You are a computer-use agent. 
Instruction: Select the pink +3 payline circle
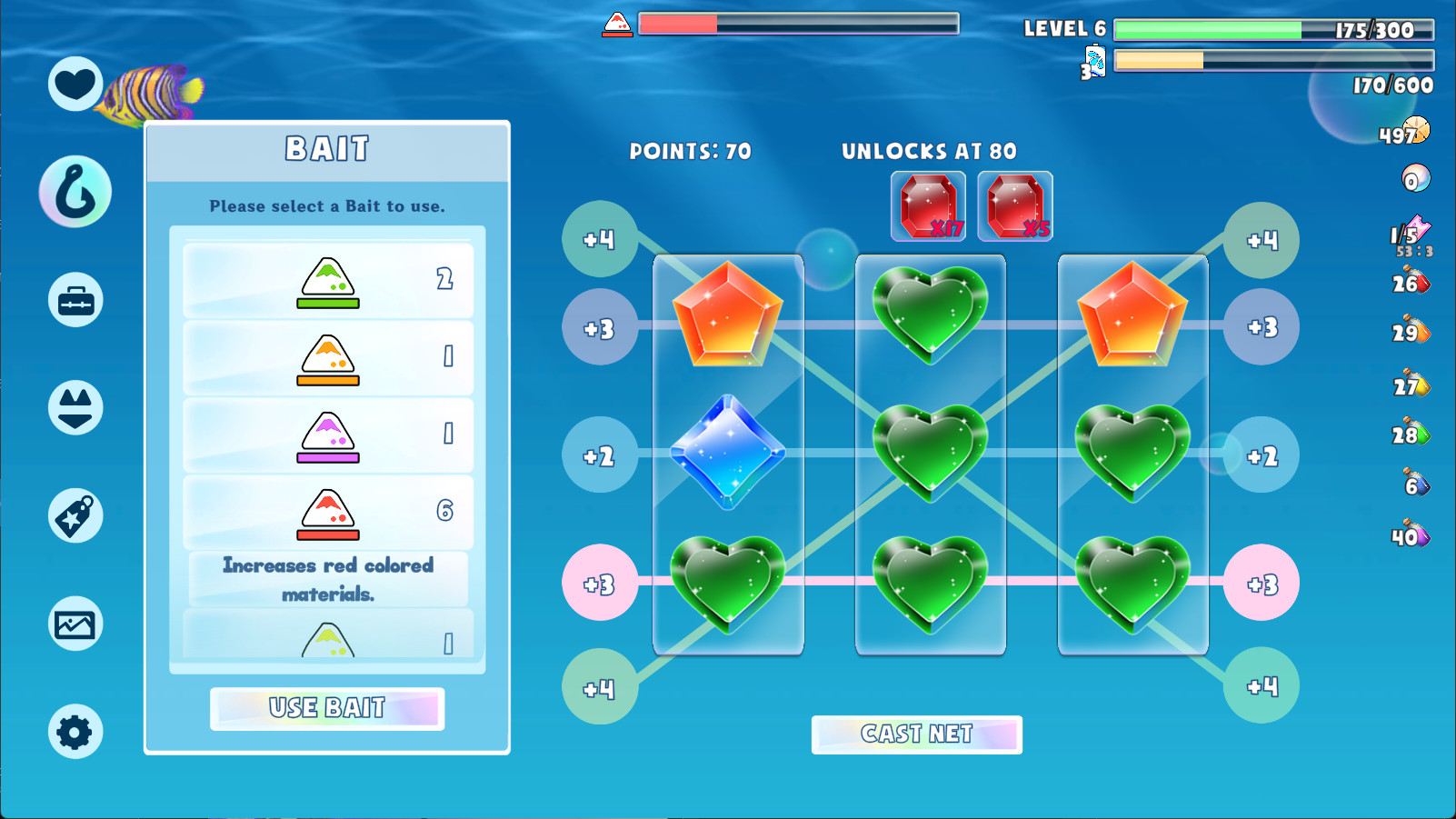coord(600,583)
